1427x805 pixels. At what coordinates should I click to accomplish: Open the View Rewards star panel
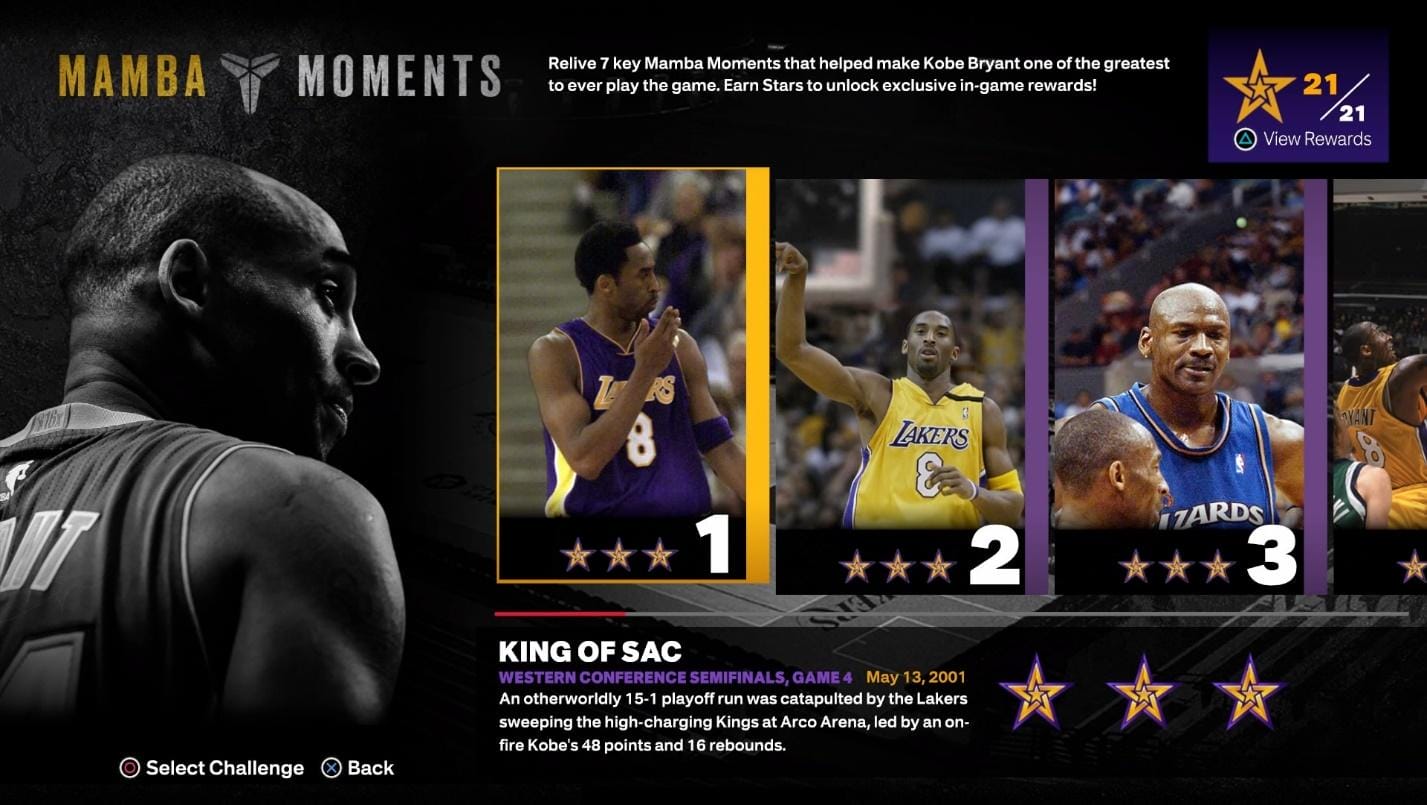(x=1297, y=96)
